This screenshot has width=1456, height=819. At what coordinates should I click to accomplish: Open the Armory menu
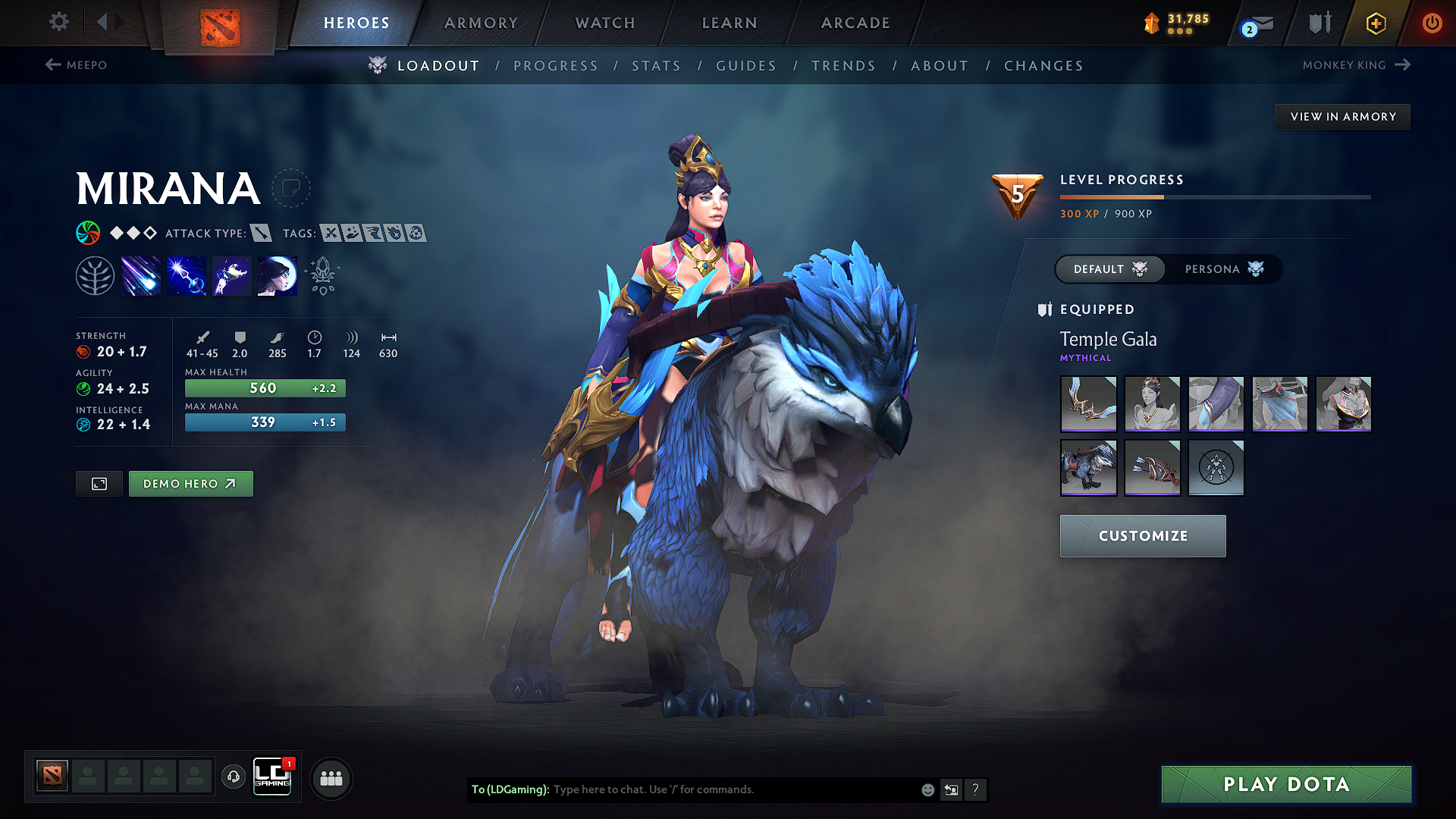tap(481, 23)
